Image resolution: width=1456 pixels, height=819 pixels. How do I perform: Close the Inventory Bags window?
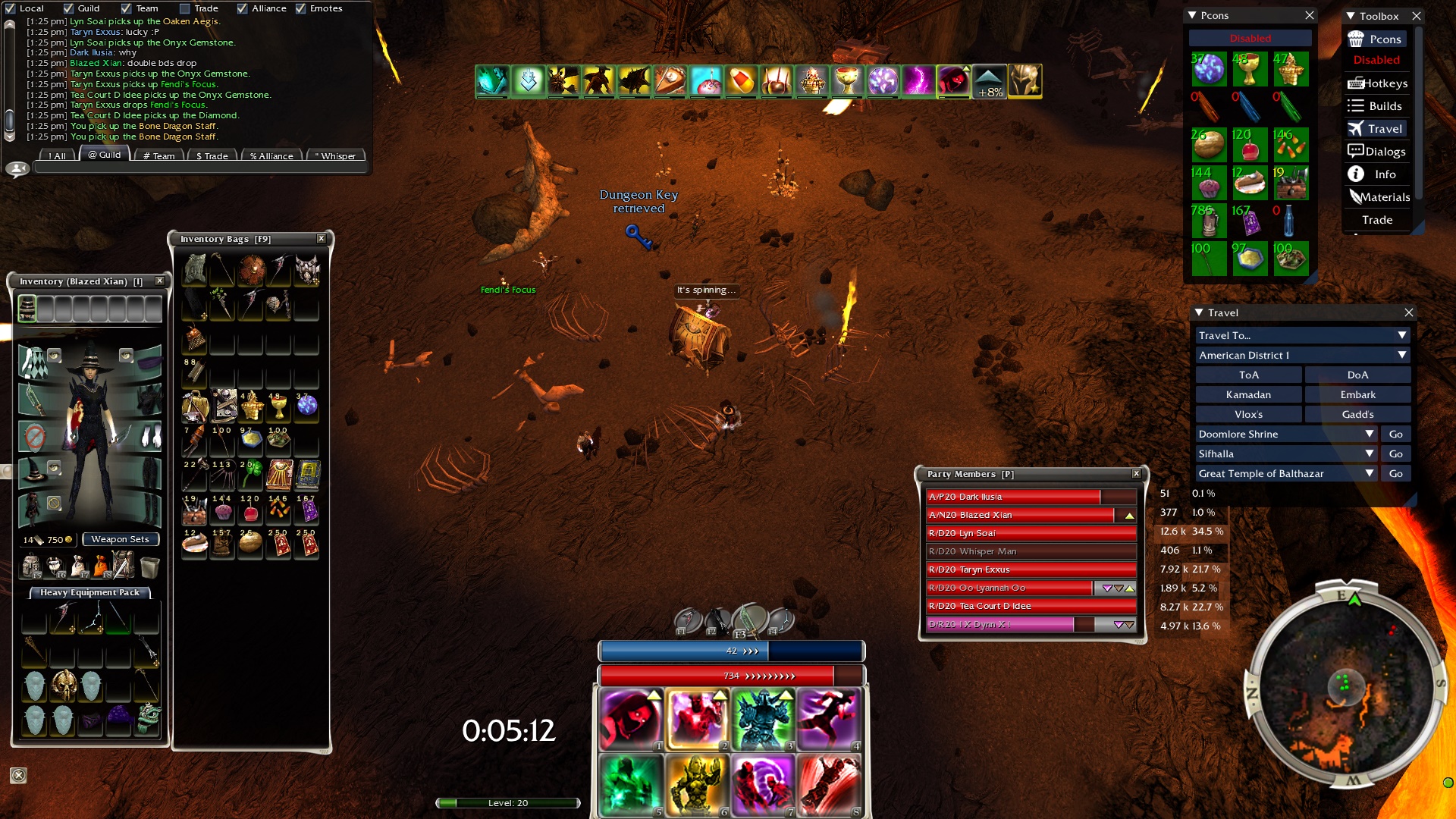click(322, 238)
